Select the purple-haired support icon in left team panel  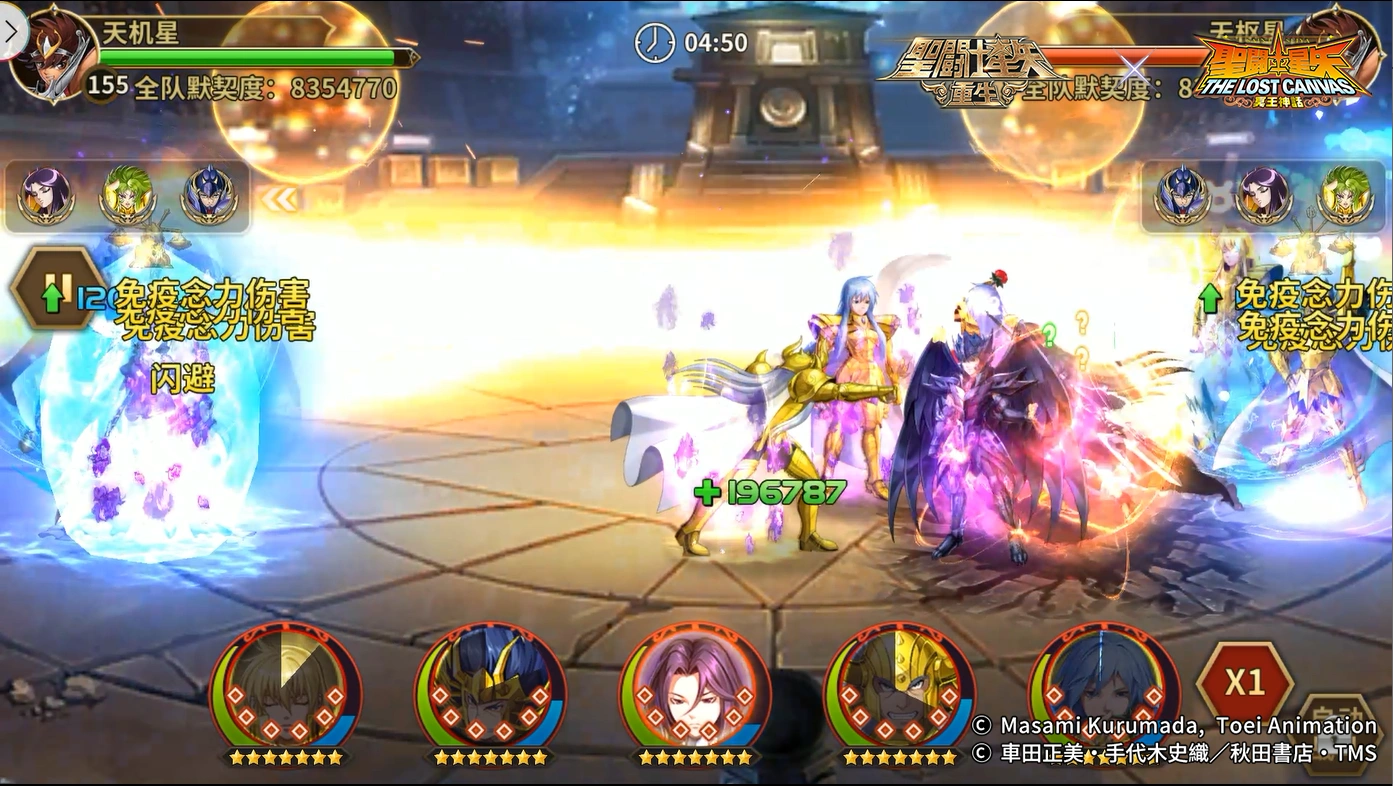click(x=46, y=196)
